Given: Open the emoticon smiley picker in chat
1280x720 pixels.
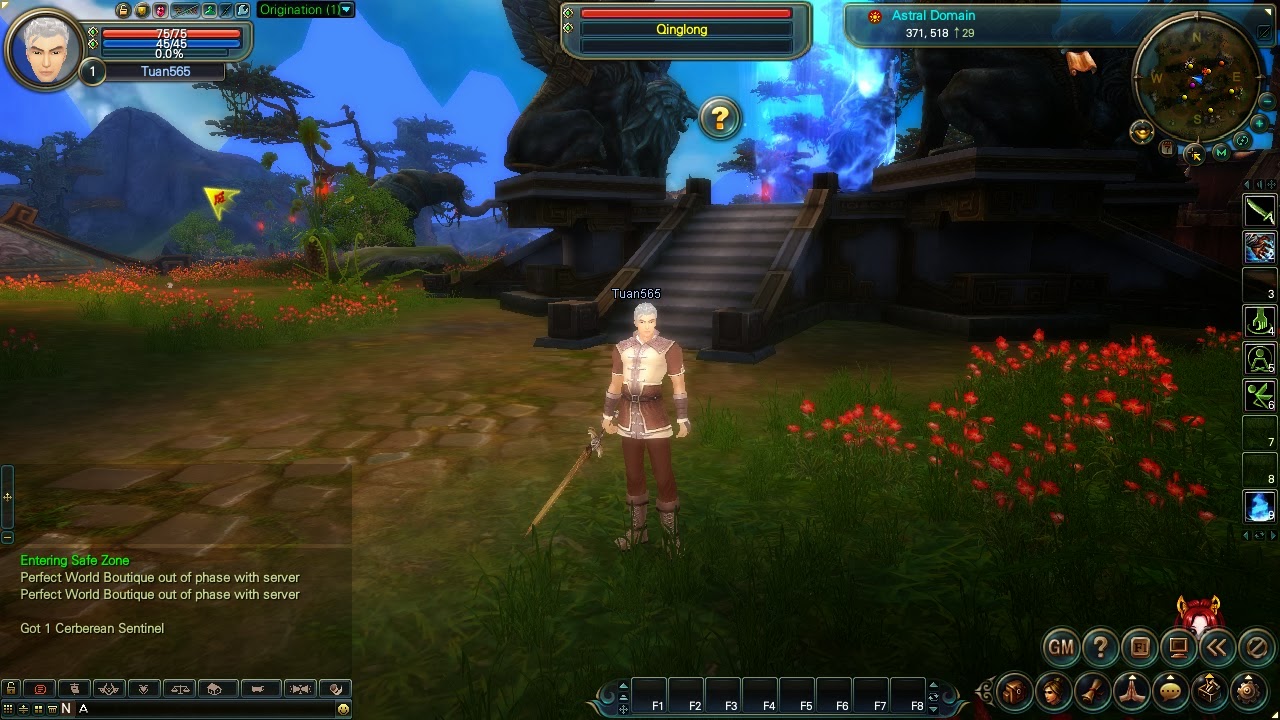Looking at the screenshot, I should (x=343, y=708).
